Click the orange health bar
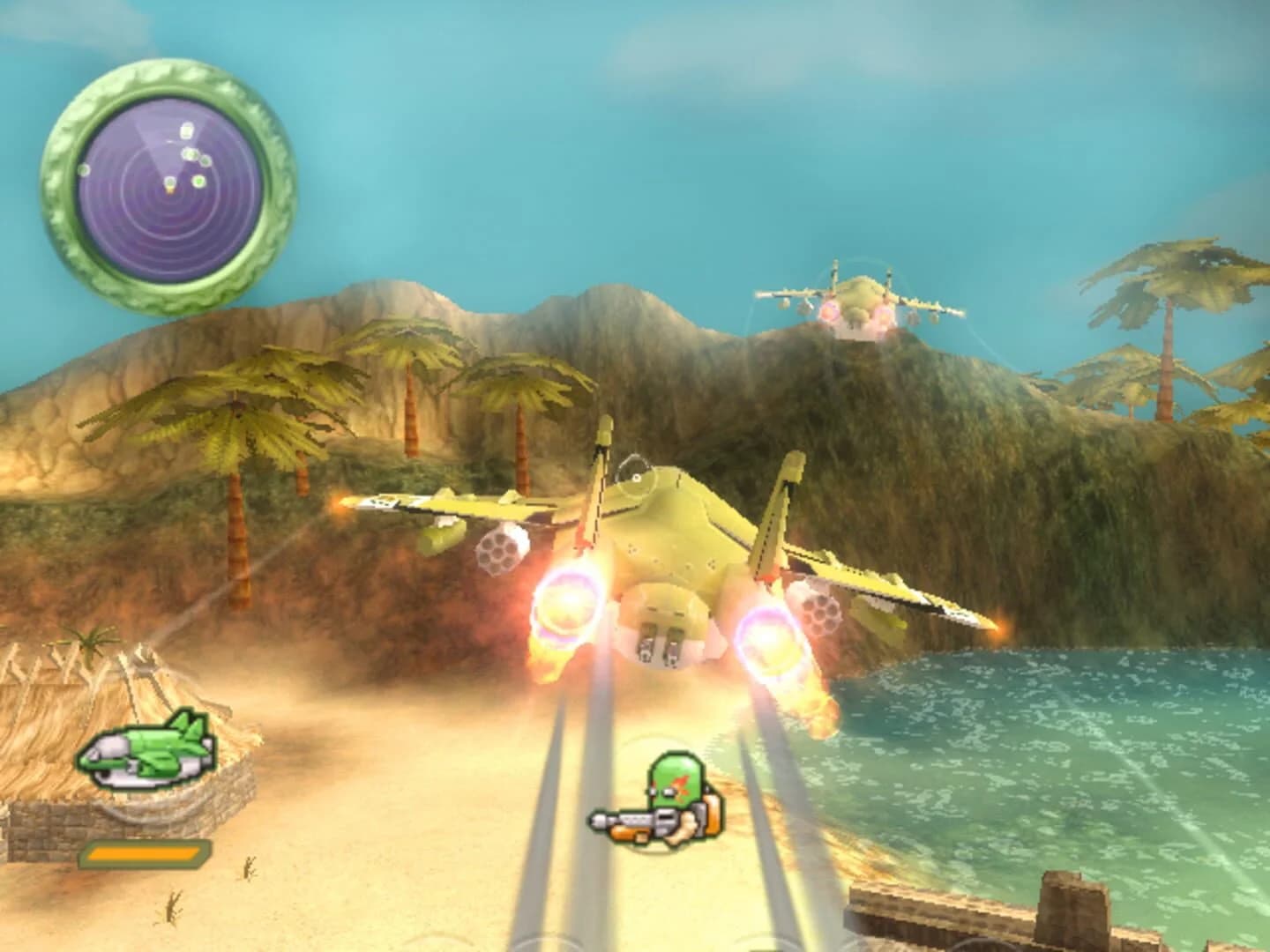1270x952 pixels. [x=144, y=853]
